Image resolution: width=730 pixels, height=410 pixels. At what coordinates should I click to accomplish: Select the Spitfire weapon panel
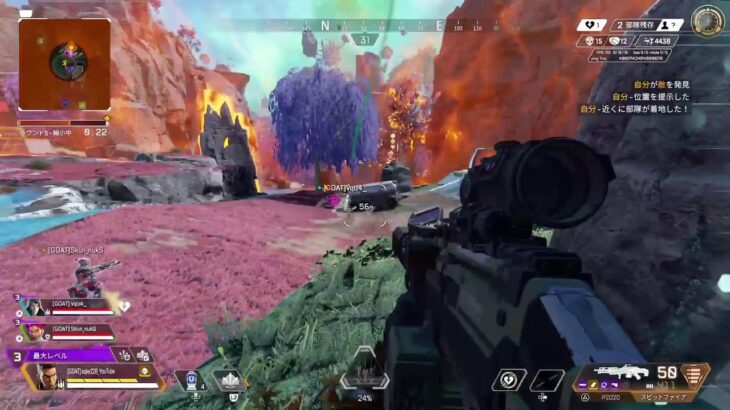pyautogui.click(x=640, y=377)
